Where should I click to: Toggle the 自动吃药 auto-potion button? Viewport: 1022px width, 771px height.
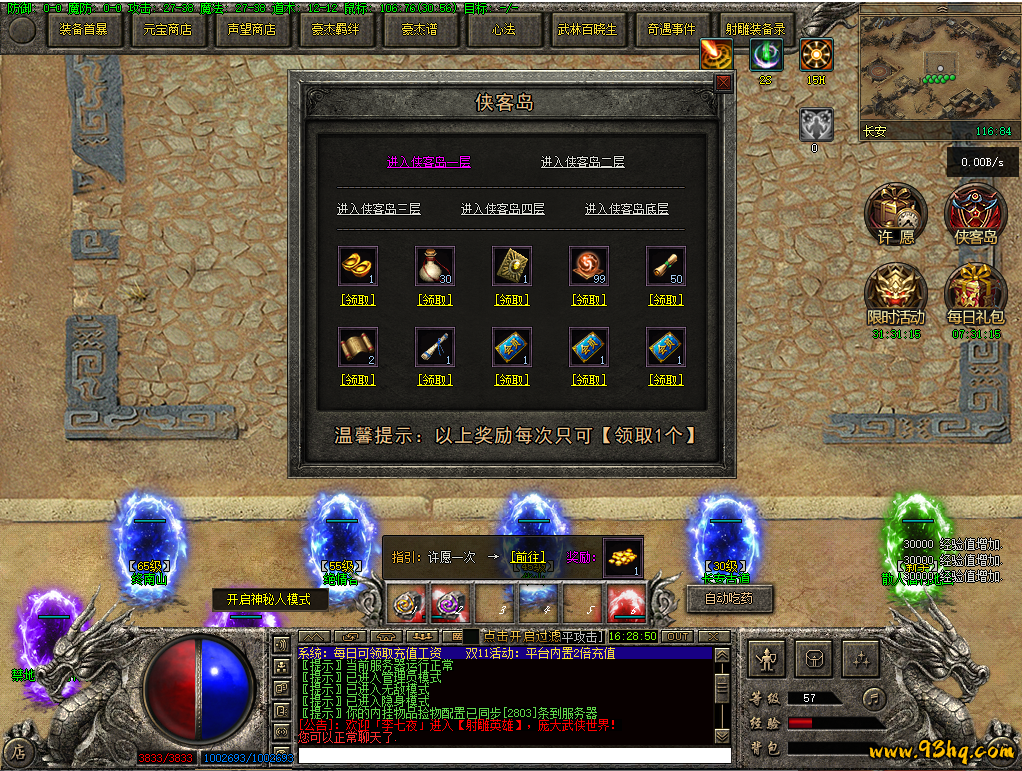tap(729, 599)
